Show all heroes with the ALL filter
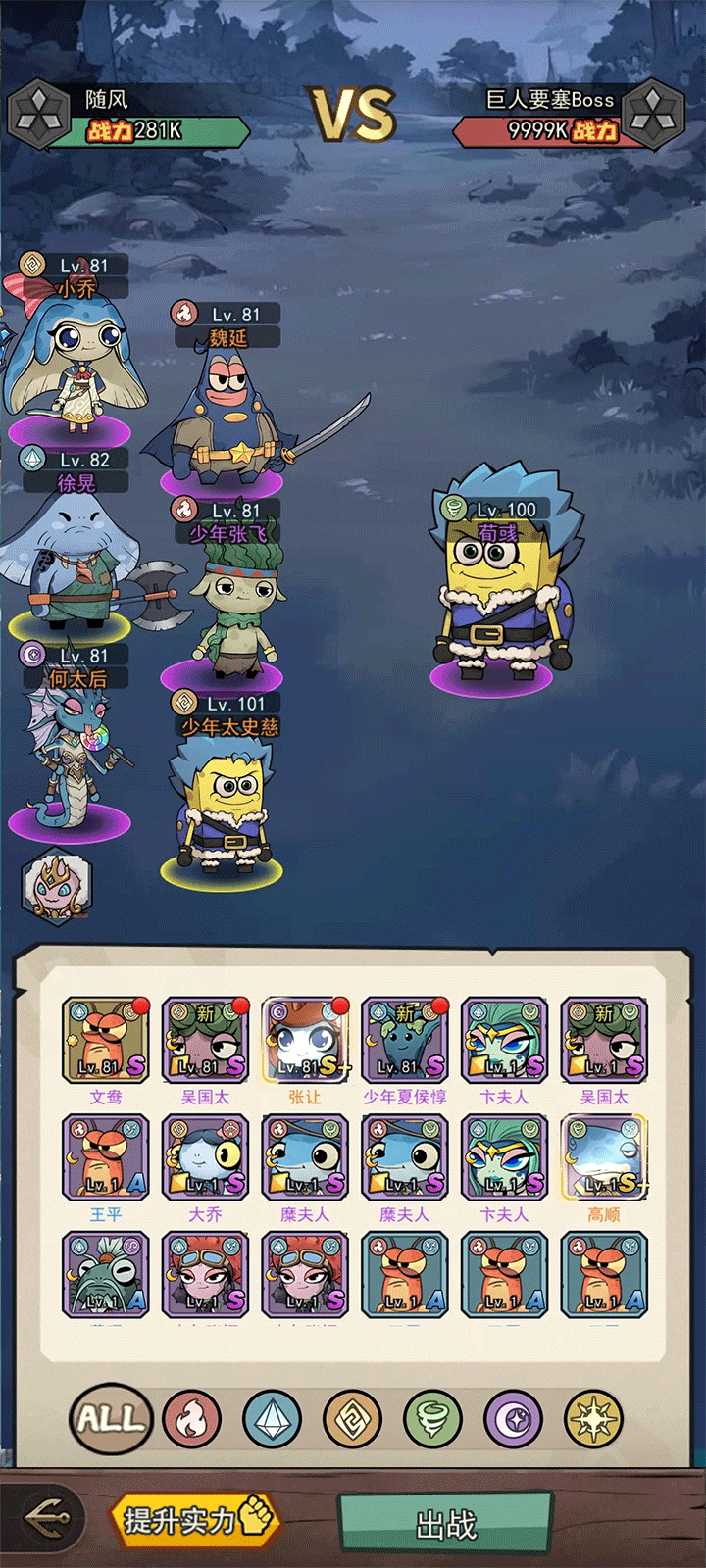Screen dimensions: 706x1568 [111, 1418]
